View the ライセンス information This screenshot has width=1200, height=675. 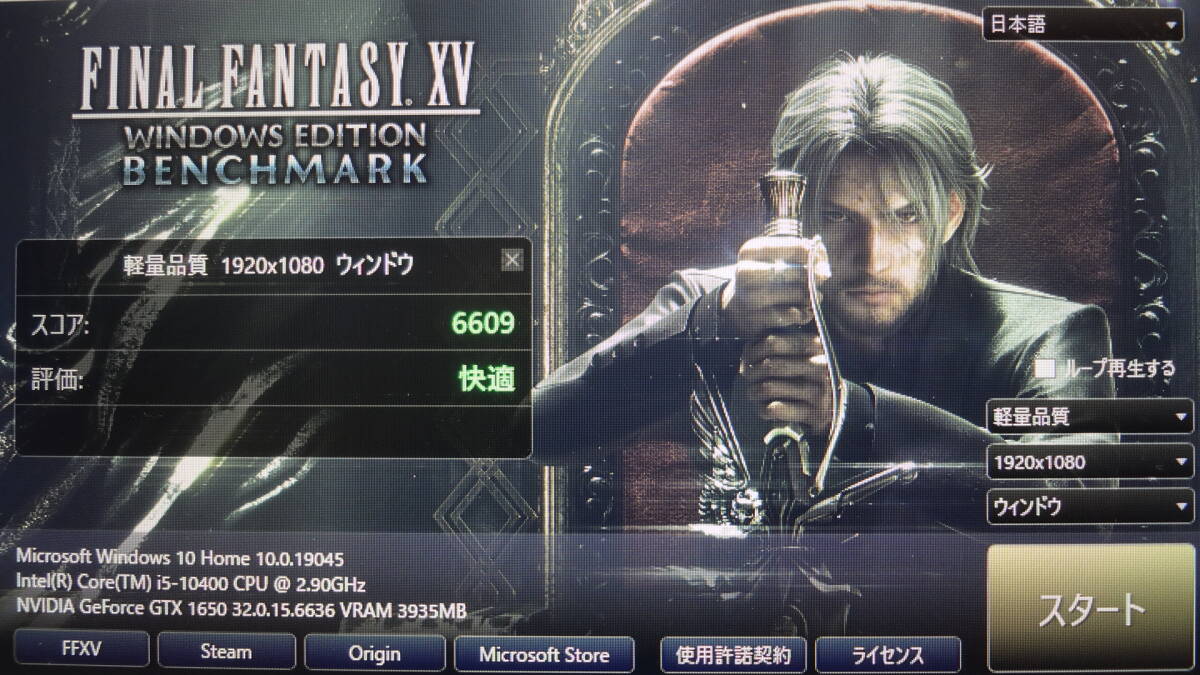tap(888, 656)
